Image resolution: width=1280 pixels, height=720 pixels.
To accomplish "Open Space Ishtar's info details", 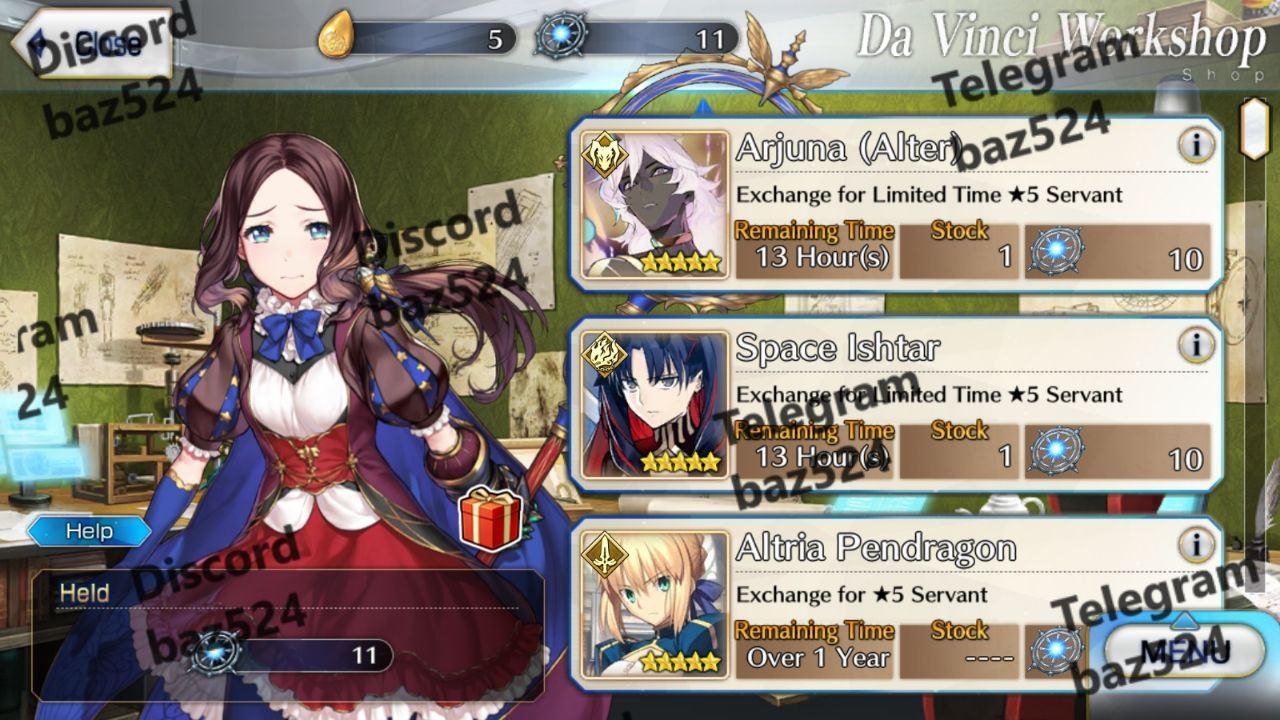I will 1195,346.
